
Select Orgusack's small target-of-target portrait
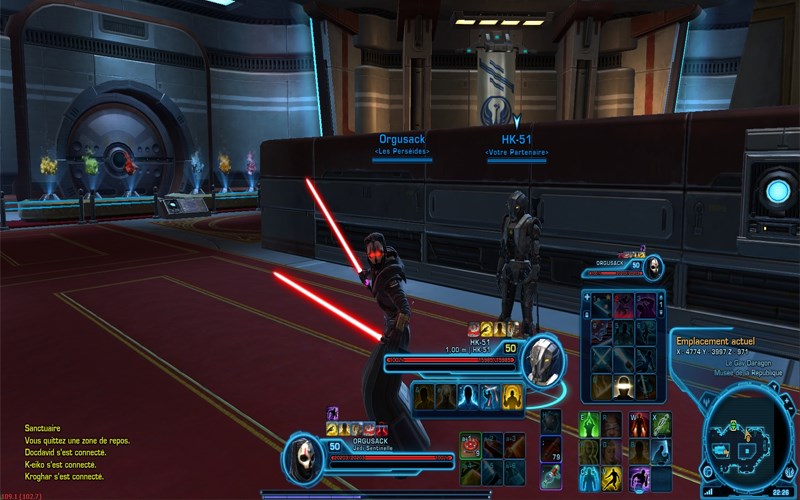click(x=653, y=265)
